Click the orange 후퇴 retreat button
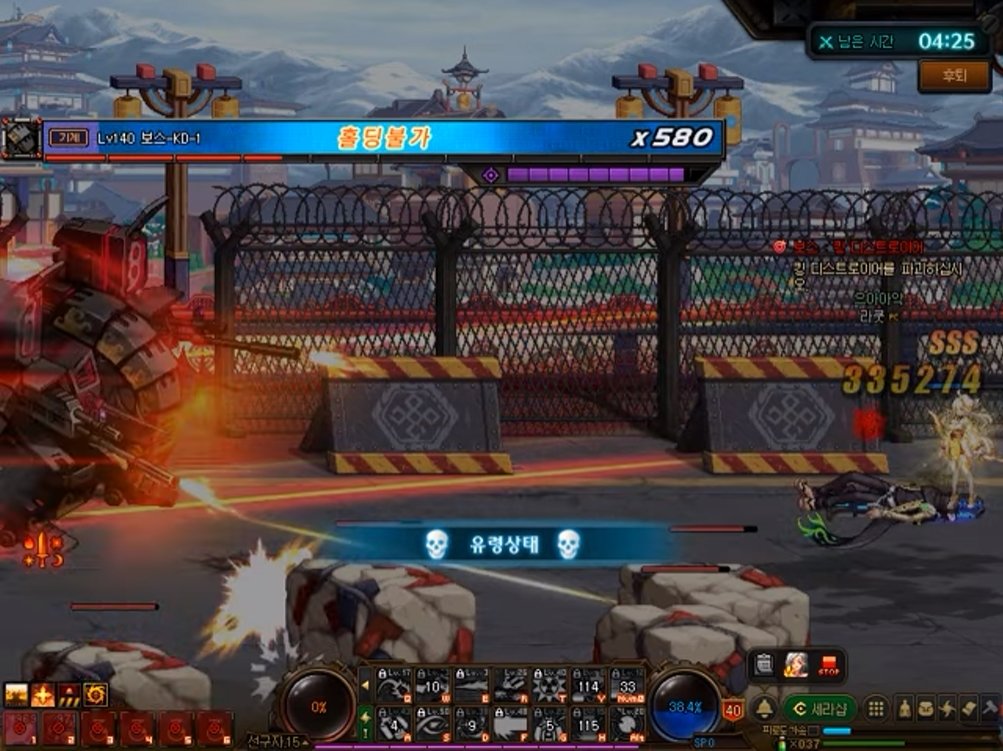 tap(954, 76)
